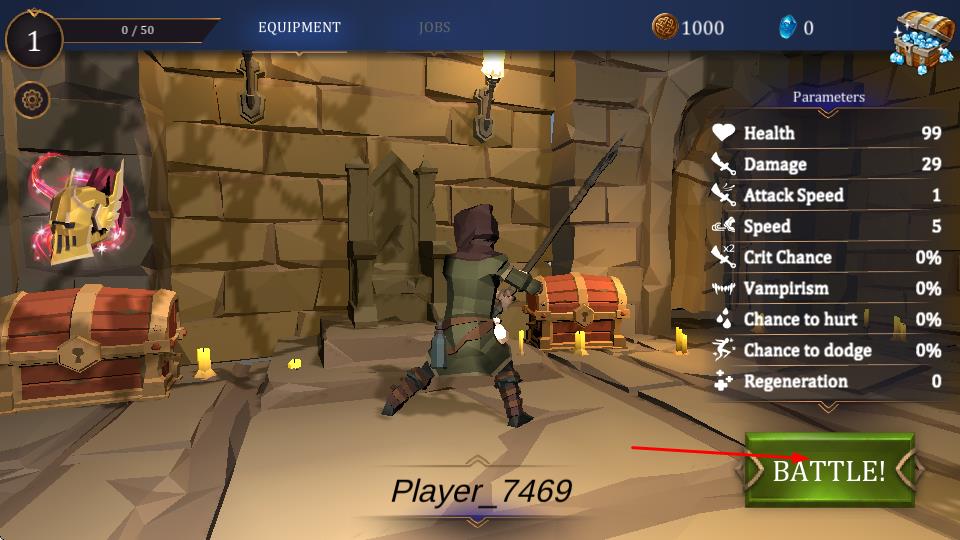Open the EQUIPMENT tab
Image resolution: width=960 pixels, height=540 pixels.
299,28
